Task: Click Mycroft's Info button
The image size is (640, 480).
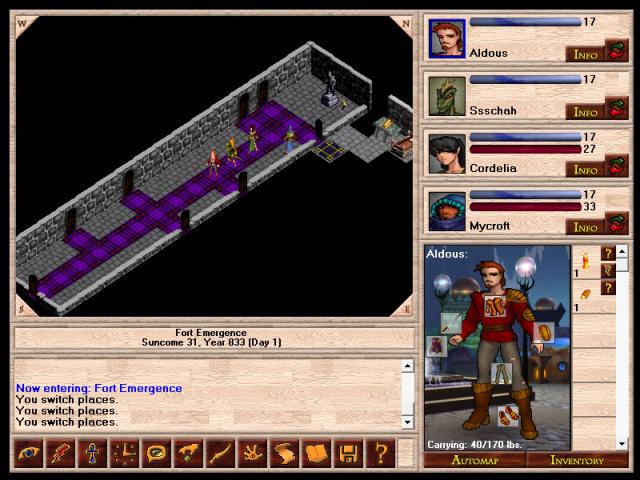Action: click(585, 227)
